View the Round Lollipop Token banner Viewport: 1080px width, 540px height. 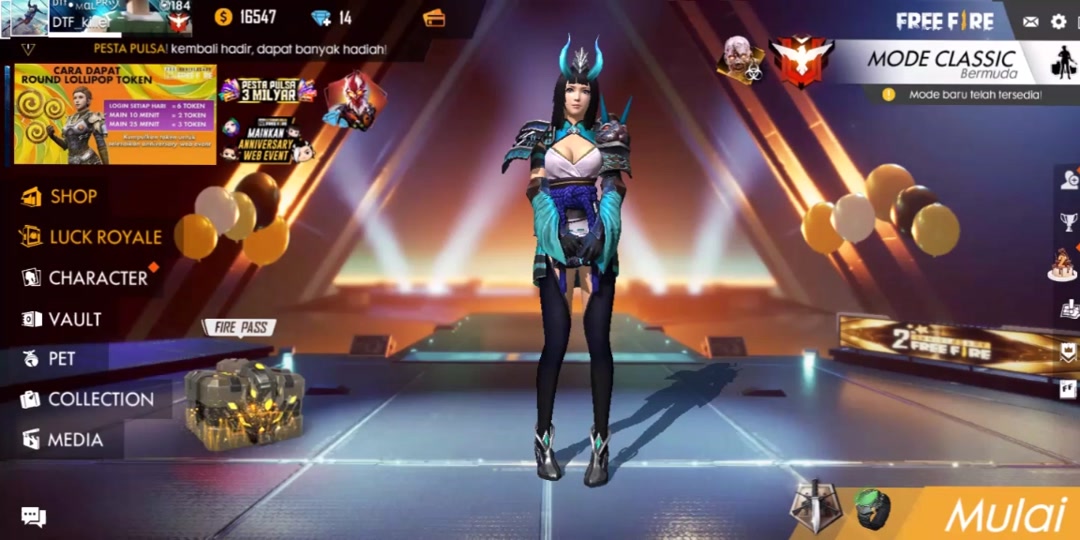115,114
